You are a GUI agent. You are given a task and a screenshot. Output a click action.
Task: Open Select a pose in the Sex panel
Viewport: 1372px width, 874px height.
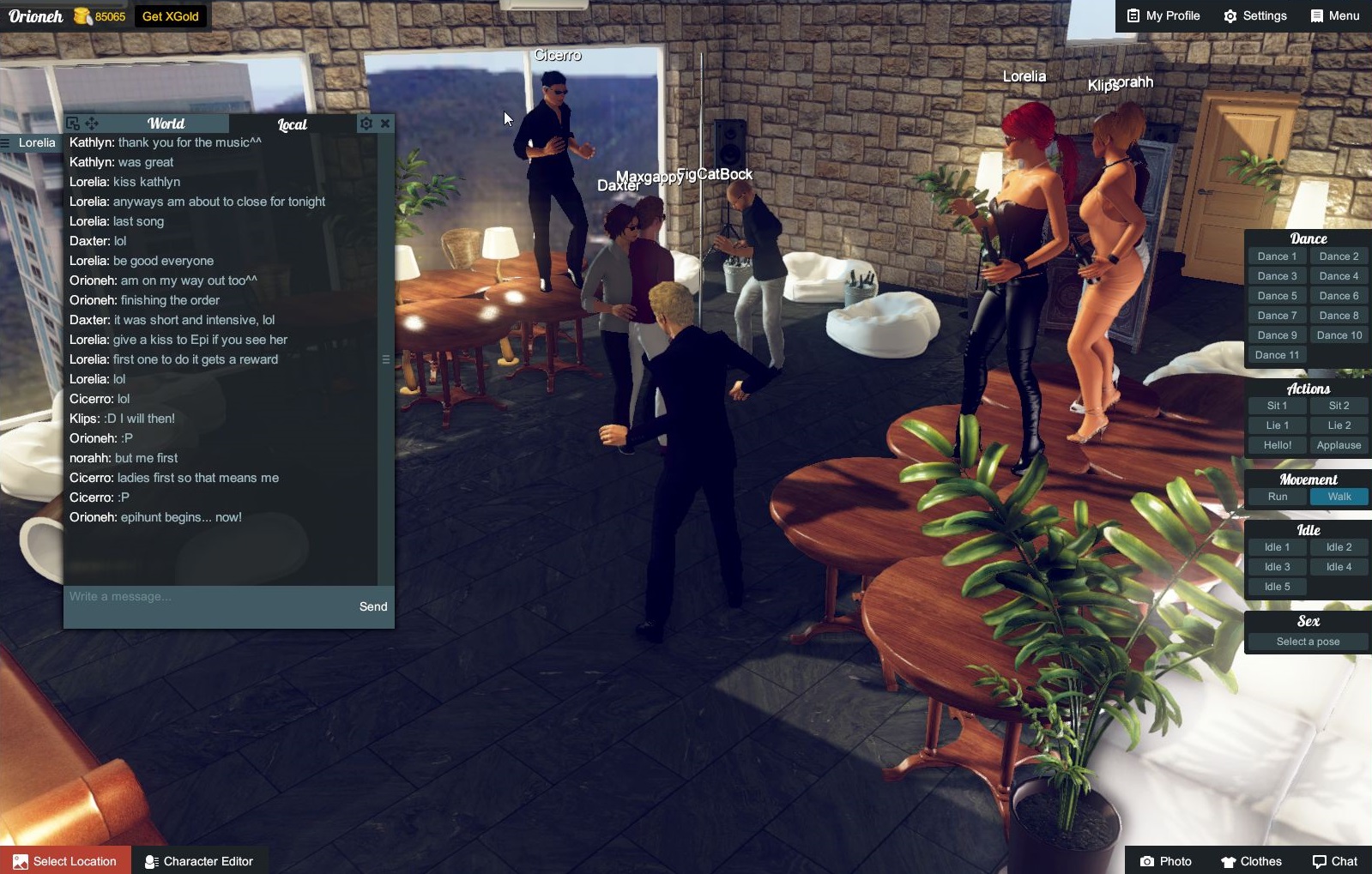tap(1307, 641)
